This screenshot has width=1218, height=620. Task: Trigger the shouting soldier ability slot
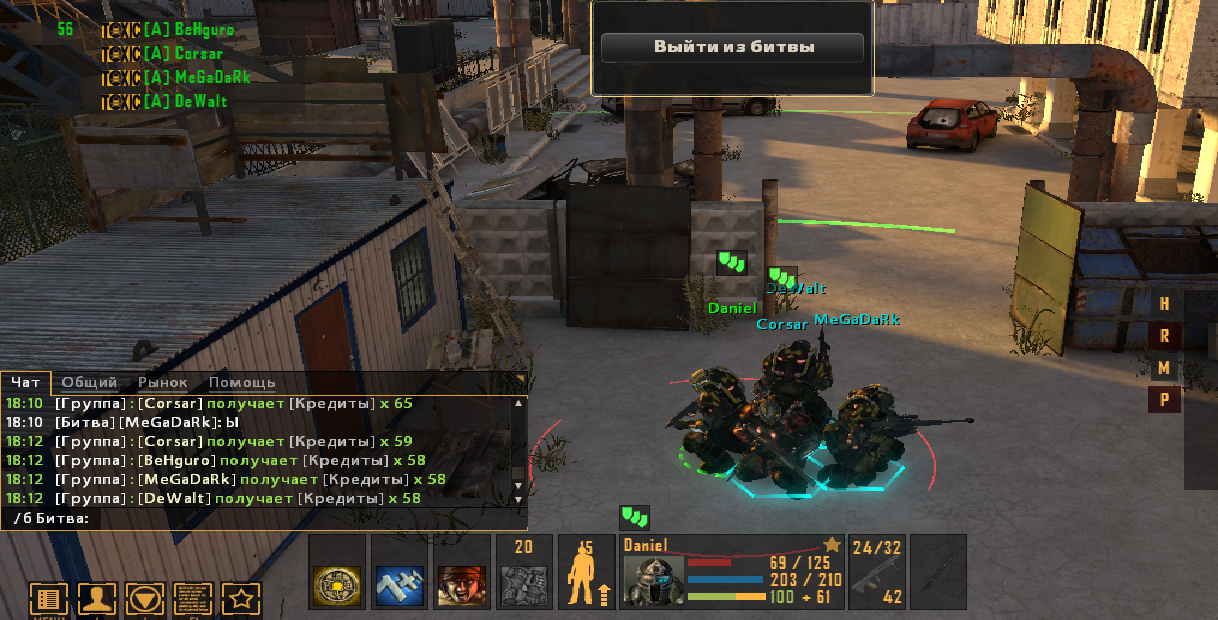[462, 584]
